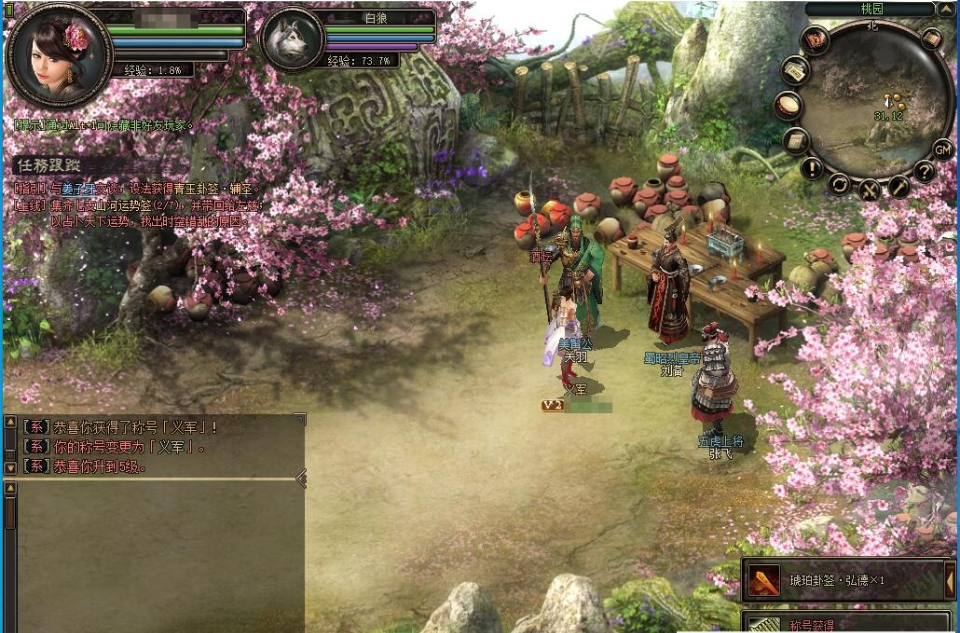Select the white wolf pet portrait
This screenshot has height=633, width=960.
(x=292, y=40)
